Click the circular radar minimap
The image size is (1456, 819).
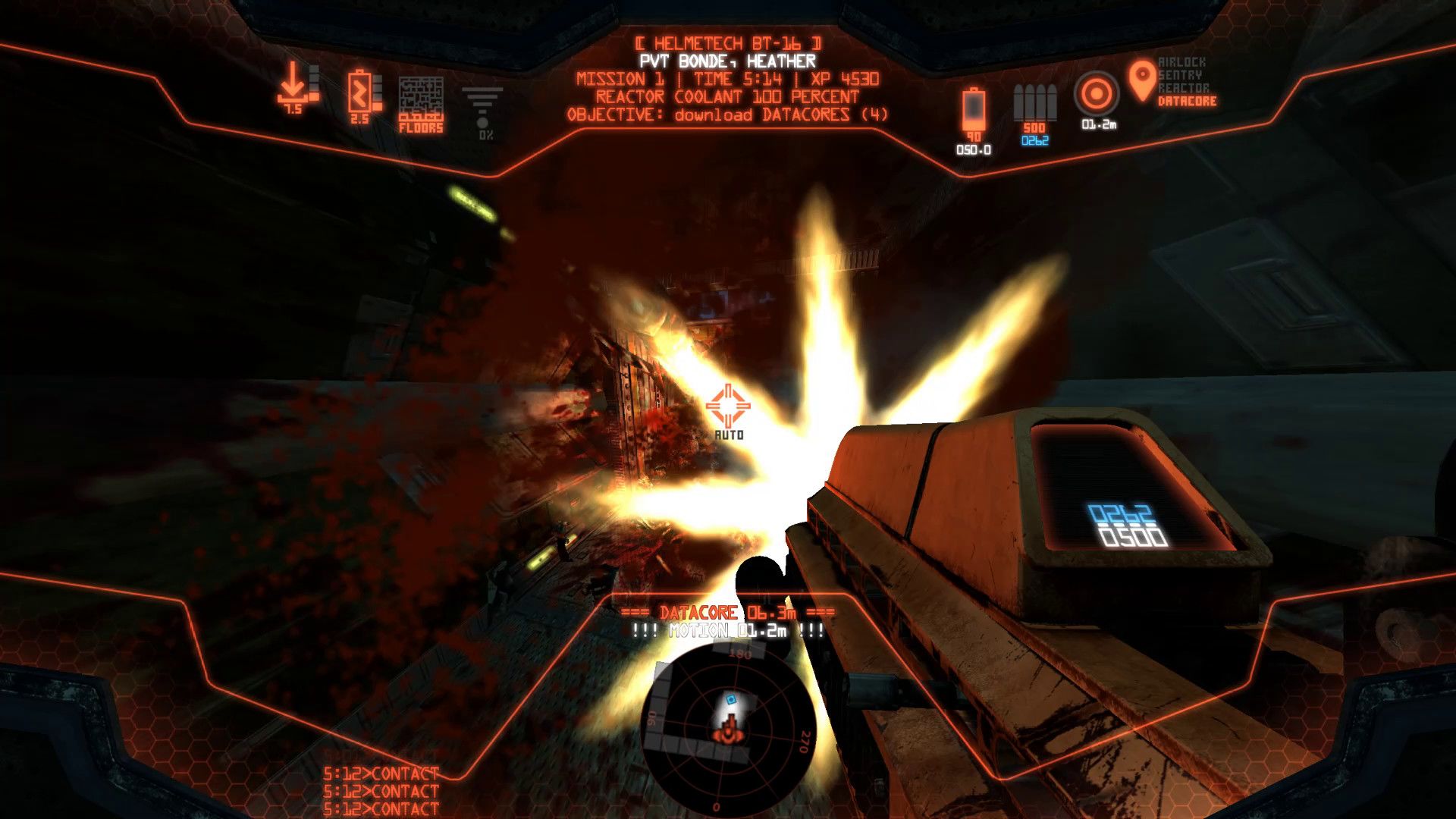click(x=726, y=727)
